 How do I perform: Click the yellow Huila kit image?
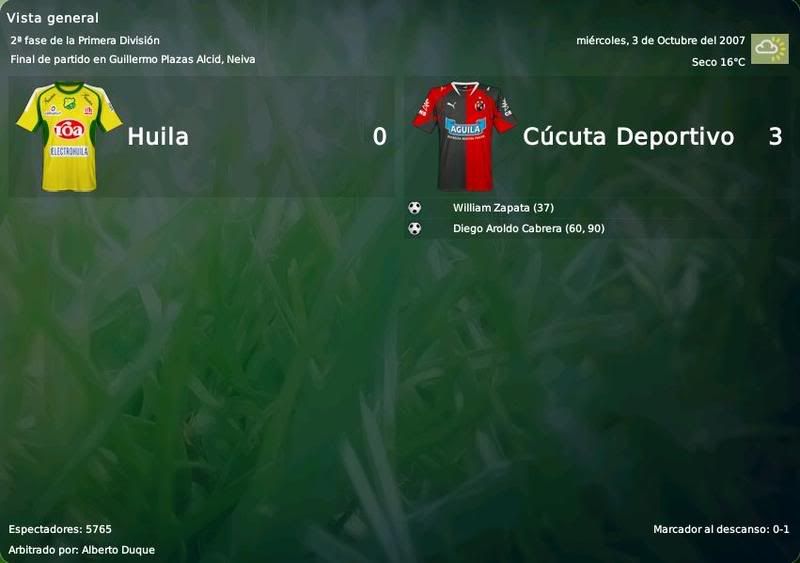68,137
